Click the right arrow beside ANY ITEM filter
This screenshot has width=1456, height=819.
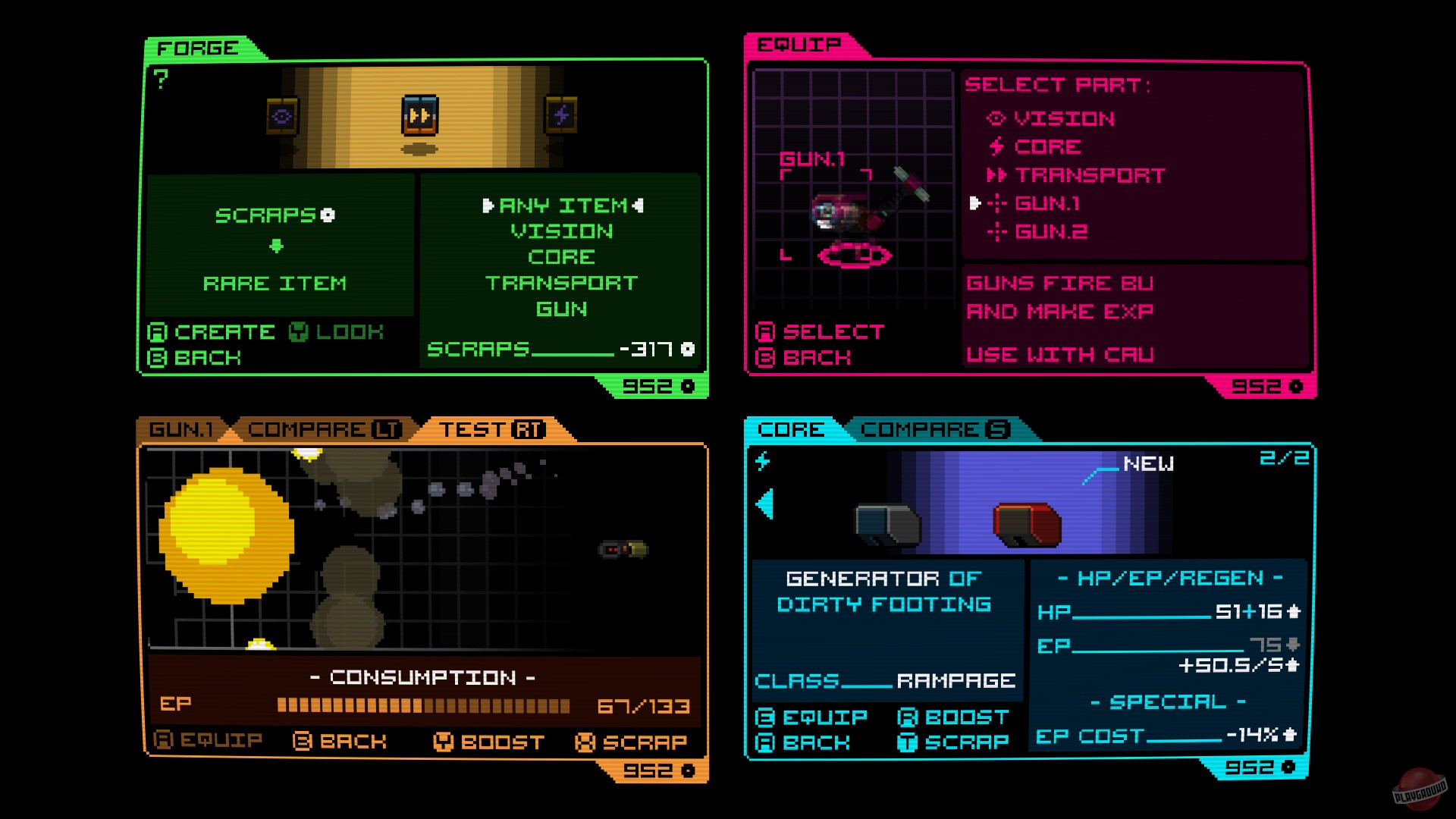(641, 206)
